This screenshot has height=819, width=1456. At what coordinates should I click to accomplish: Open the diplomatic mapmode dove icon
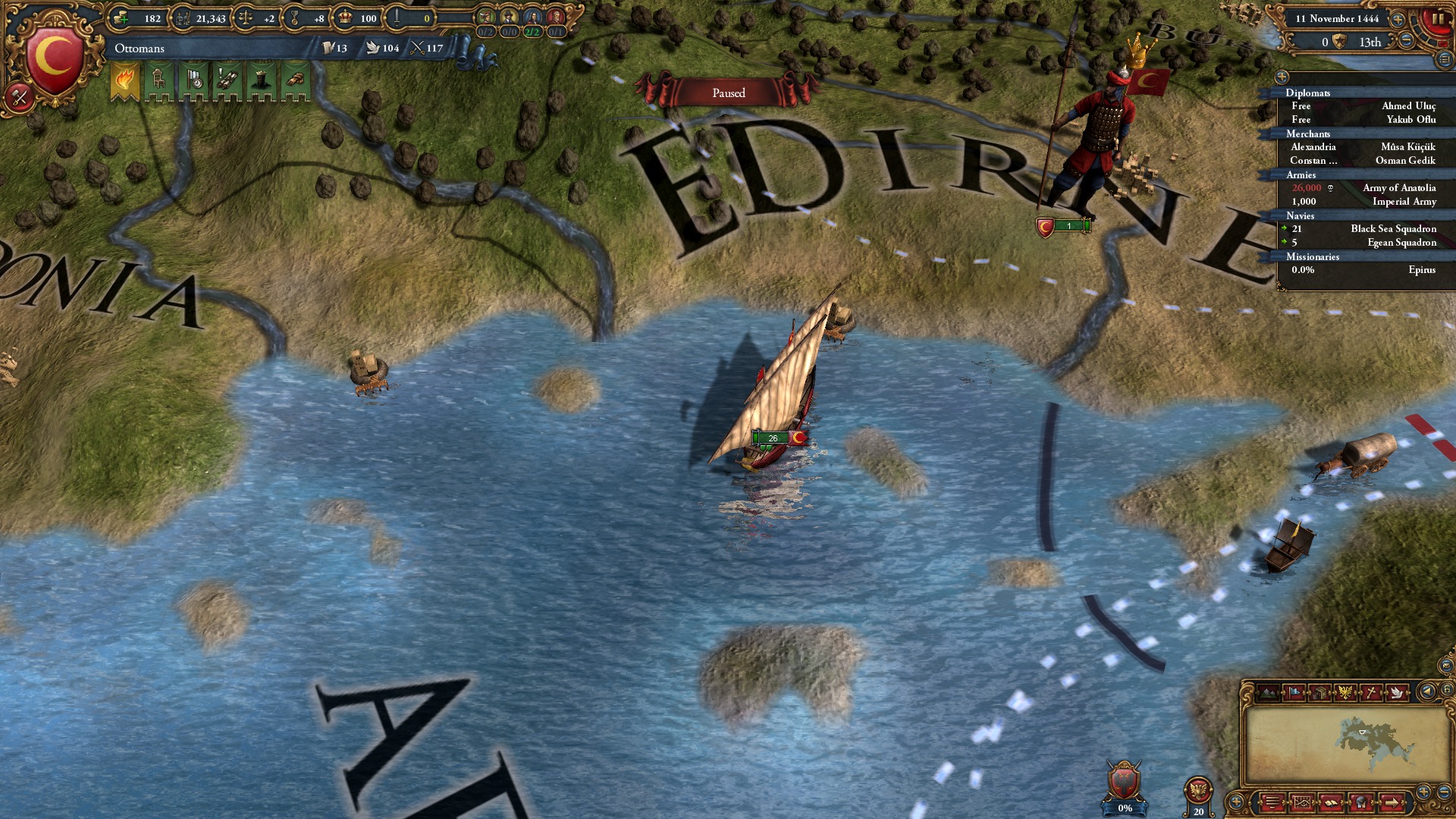point(1398,692)
